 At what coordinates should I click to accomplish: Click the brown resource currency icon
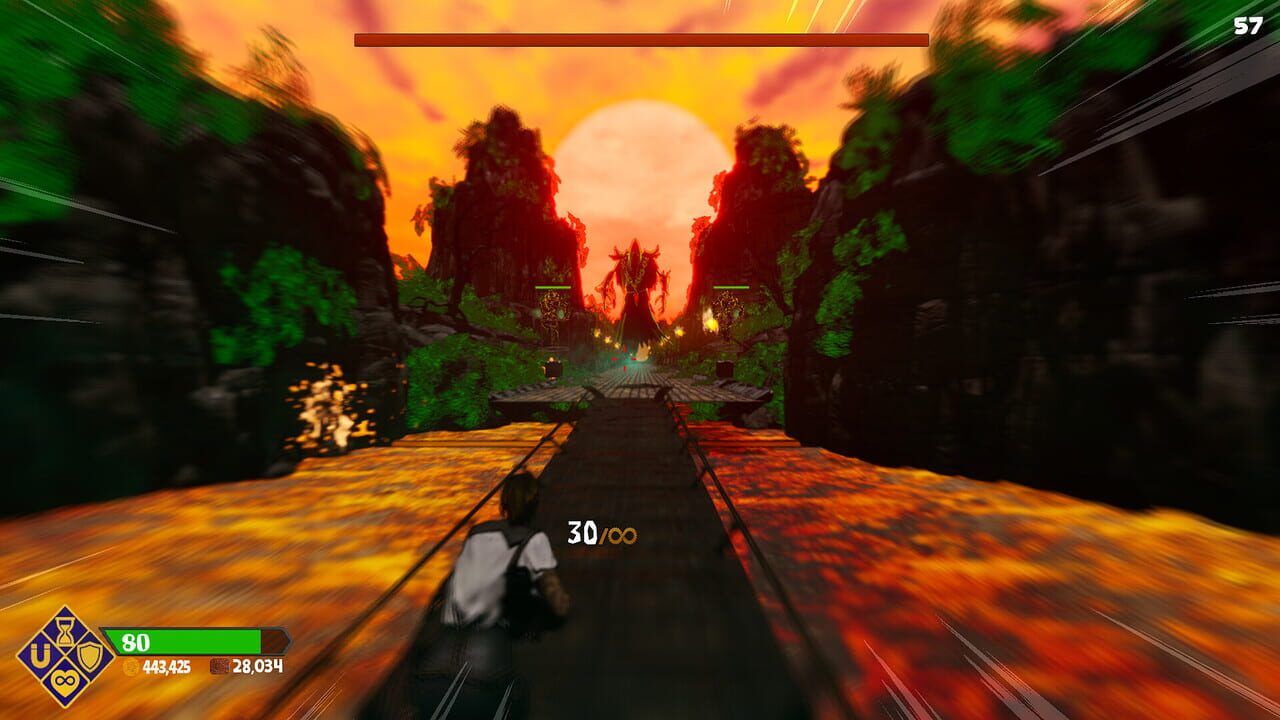click(x=220, y=666)
